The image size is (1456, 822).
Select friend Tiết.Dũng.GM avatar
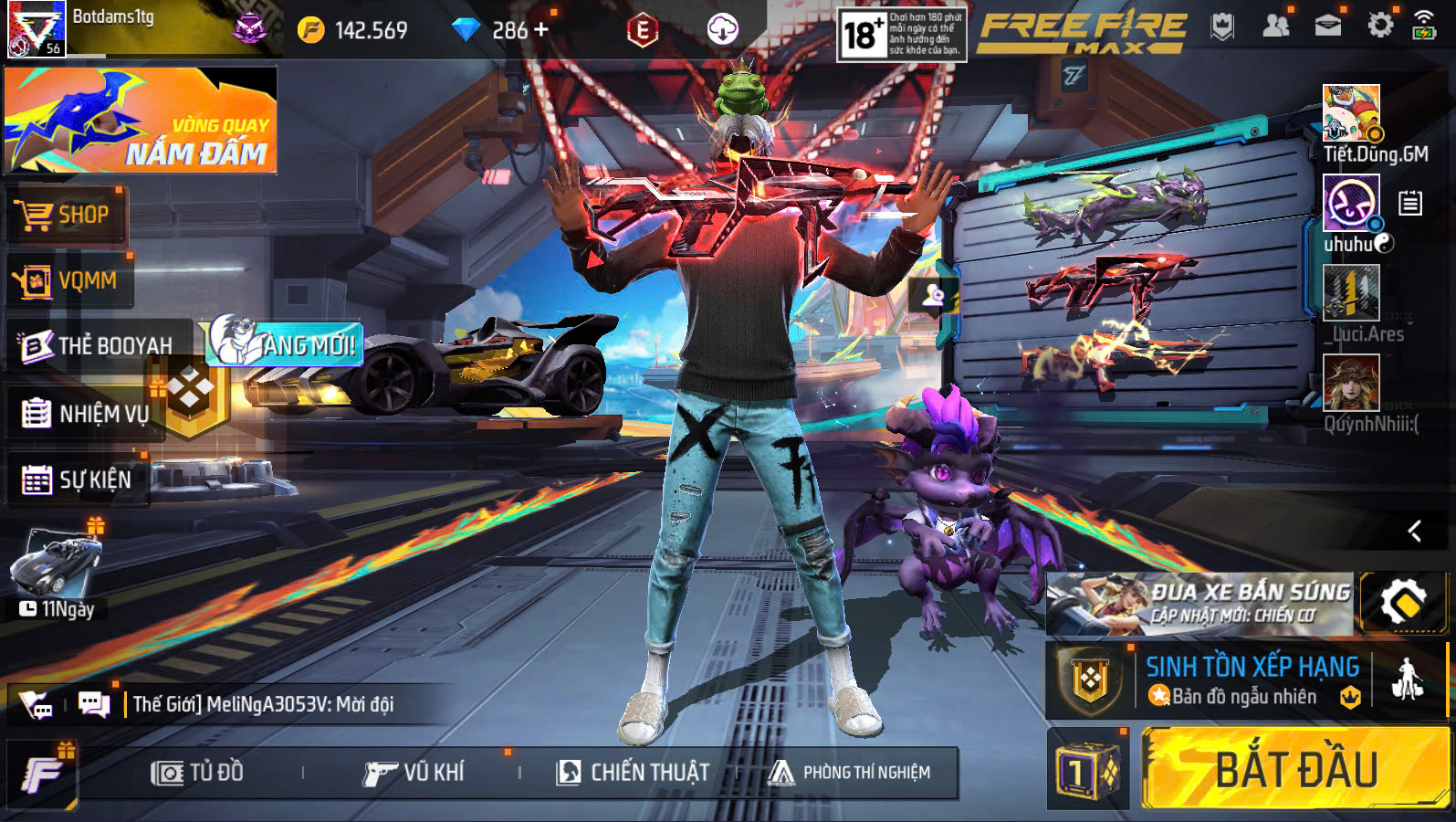[1351, 113]
